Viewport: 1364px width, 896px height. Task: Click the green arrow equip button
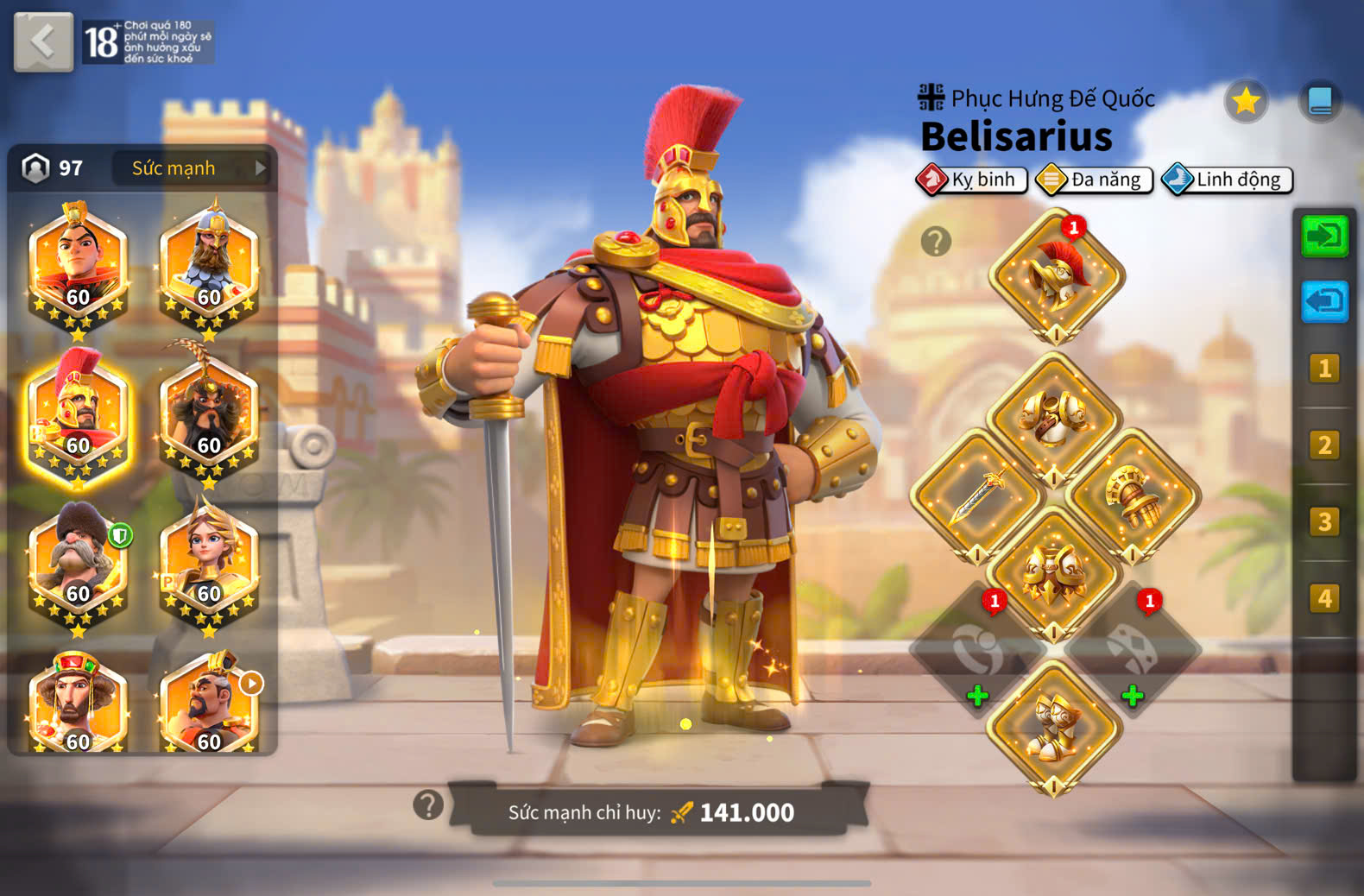tap(1324, 236)
